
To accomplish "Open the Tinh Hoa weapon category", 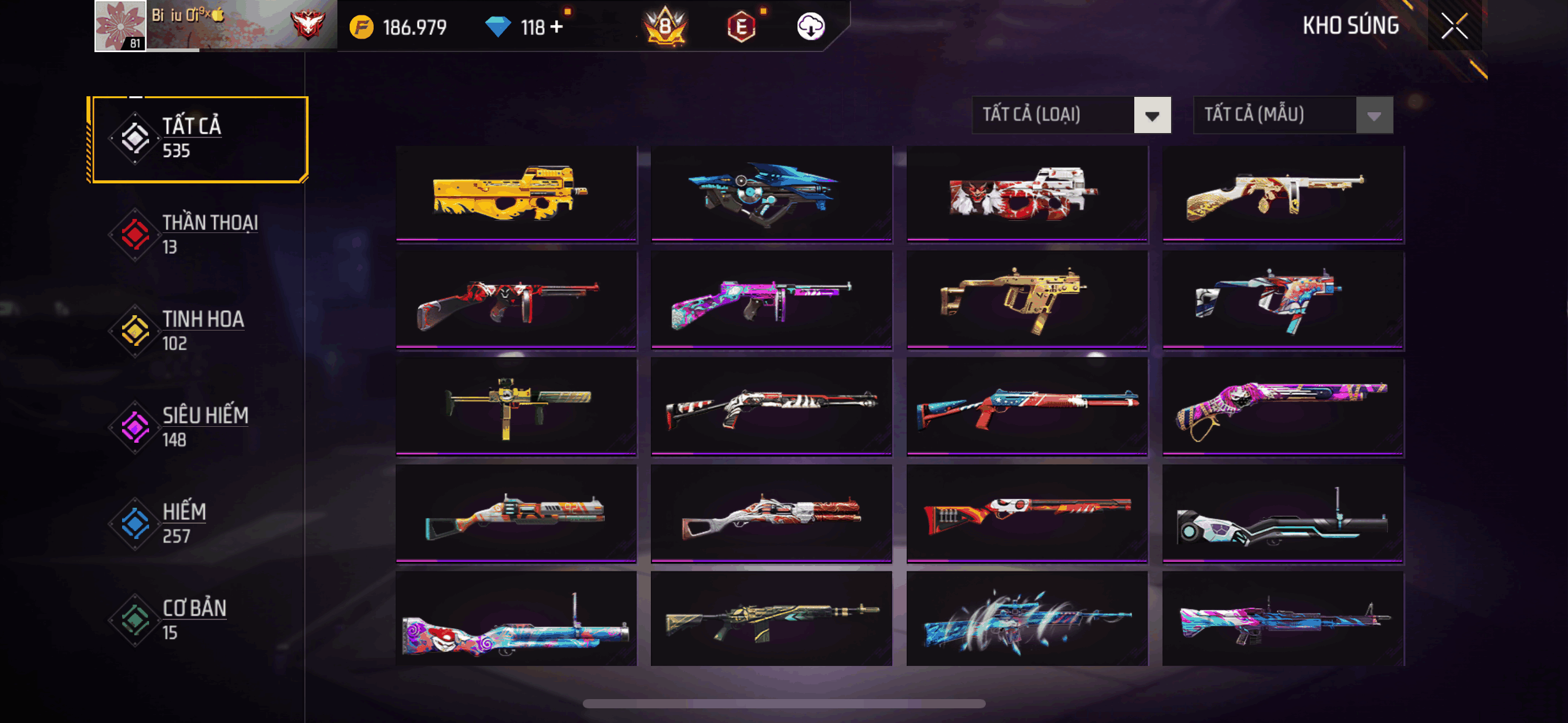I will [198, 331].
